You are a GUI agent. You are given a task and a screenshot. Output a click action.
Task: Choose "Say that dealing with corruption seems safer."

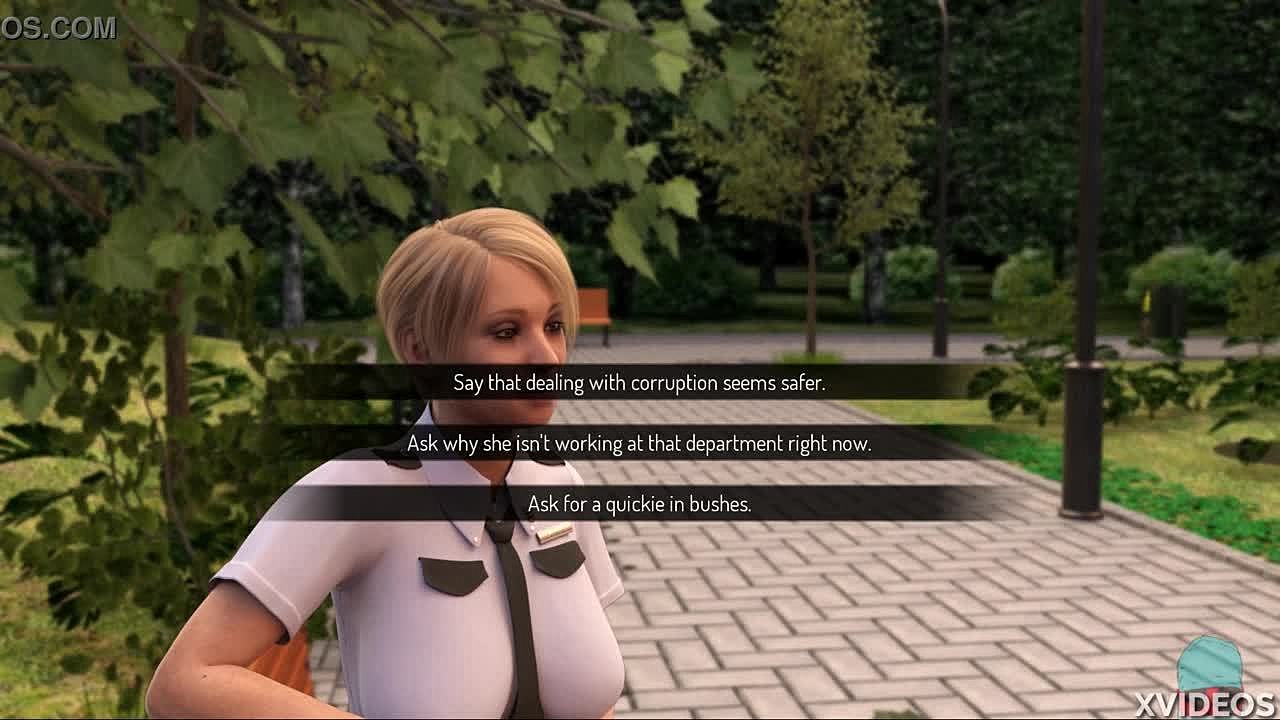click(x=639, y=382)
